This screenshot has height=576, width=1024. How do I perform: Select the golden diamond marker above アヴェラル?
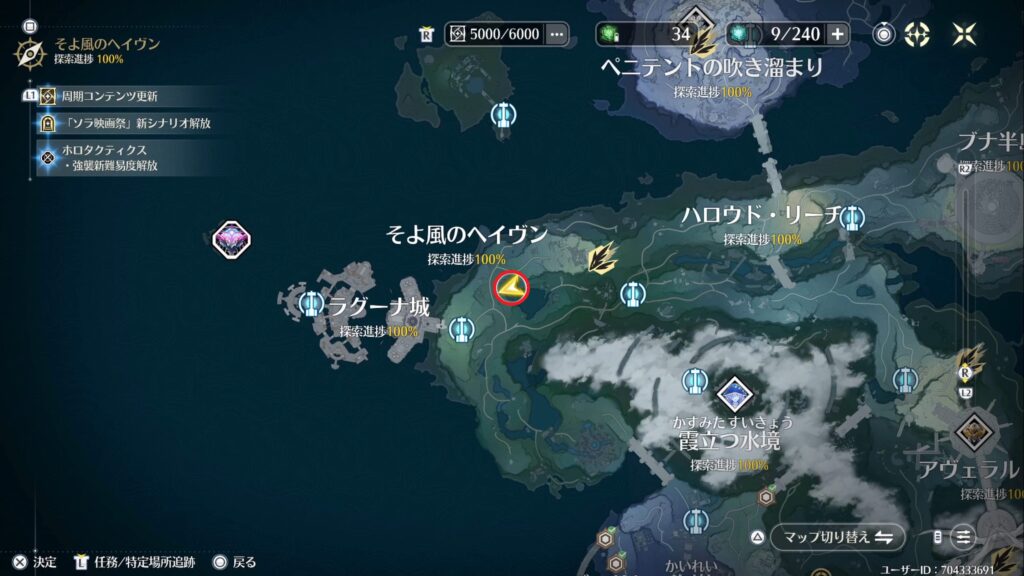pos(972,432)
